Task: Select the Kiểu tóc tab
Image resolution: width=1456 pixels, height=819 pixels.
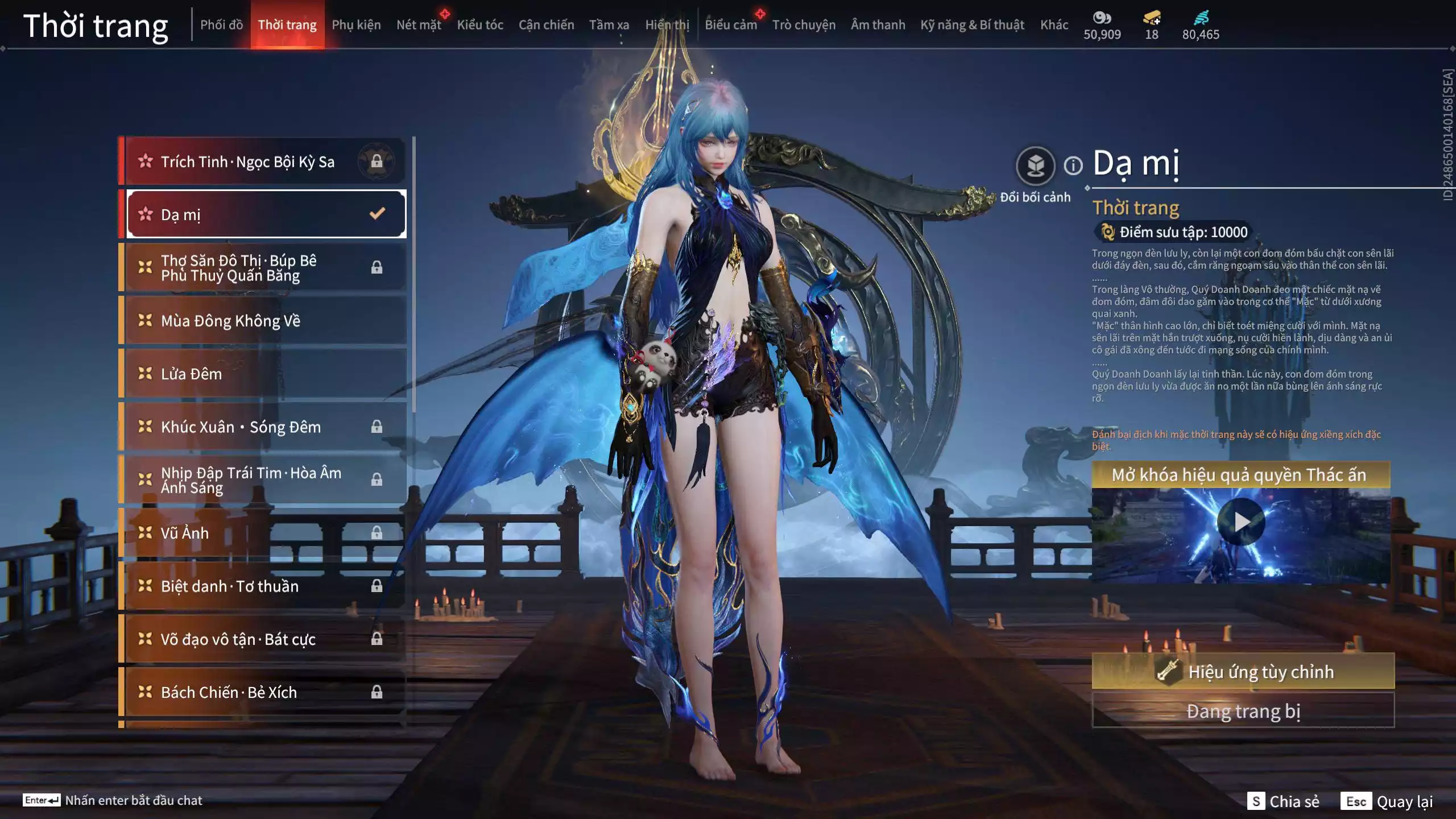Action: coord(480,25)
